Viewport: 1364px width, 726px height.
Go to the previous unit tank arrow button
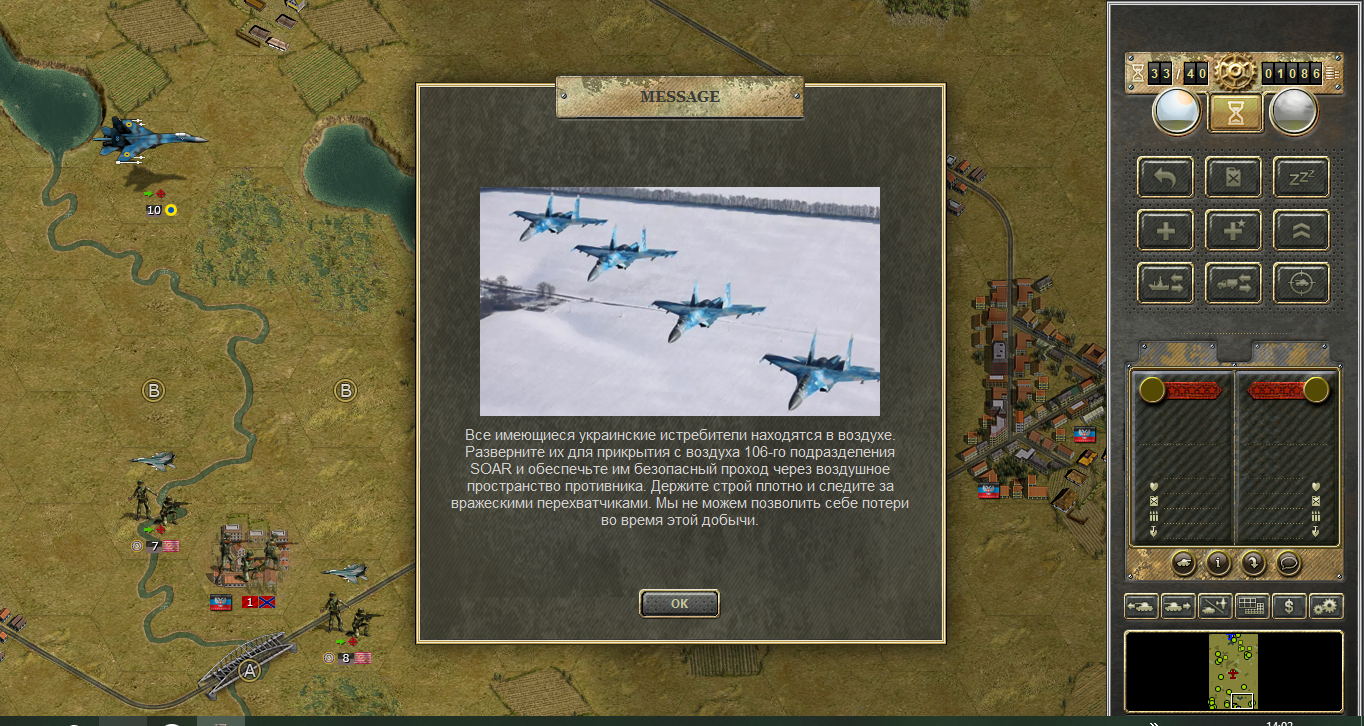(1141, 606)
